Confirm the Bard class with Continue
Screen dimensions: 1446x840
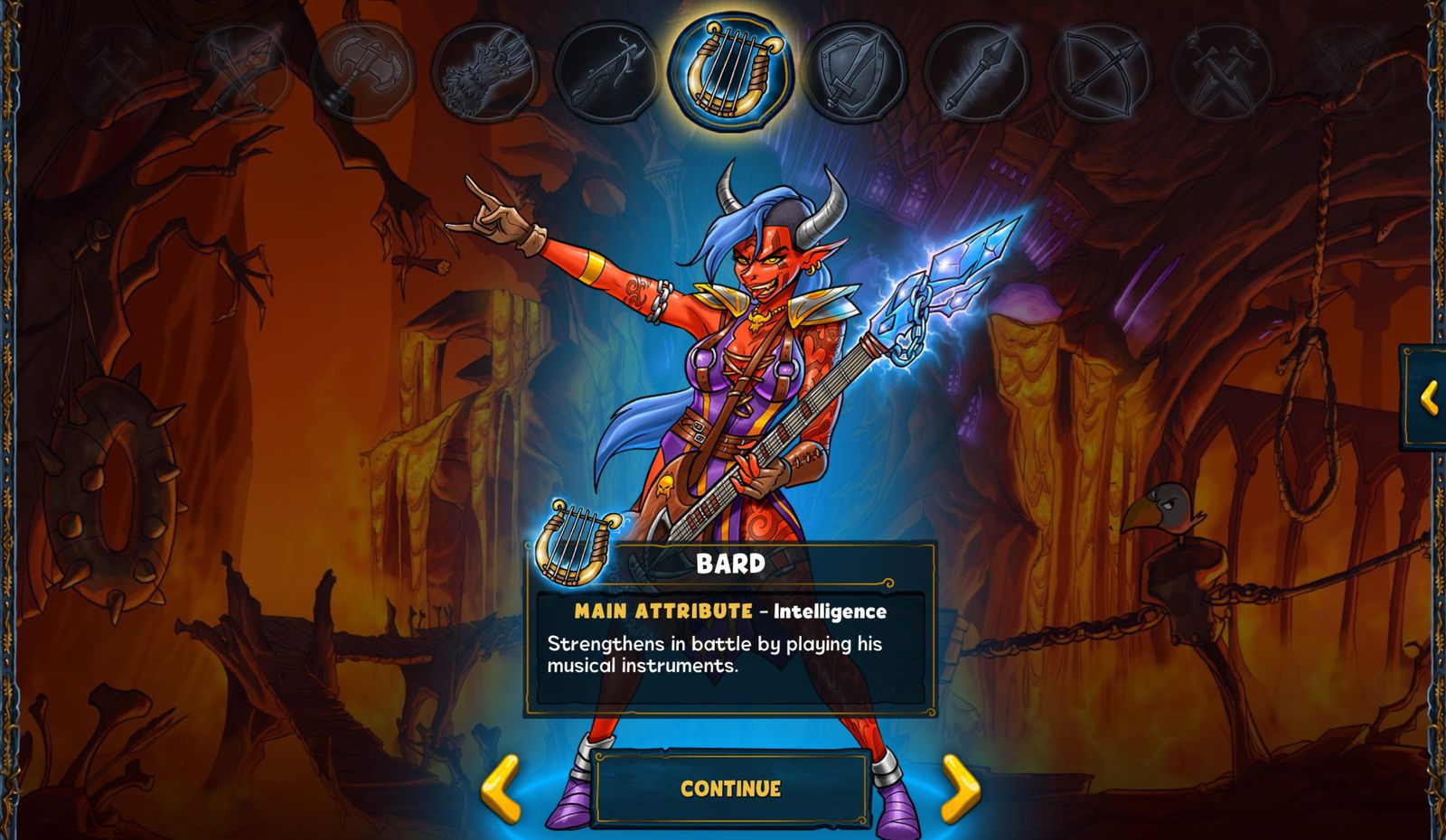tap(730, 789)
